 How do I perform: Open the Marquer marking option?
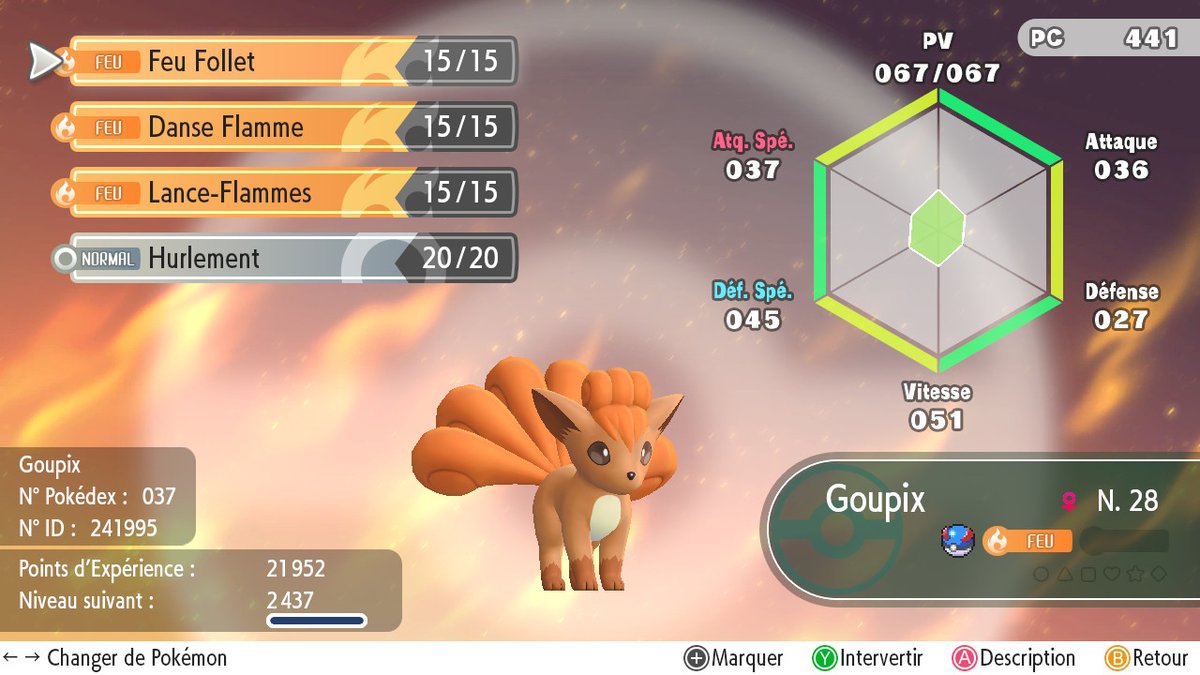coord(734,658)
